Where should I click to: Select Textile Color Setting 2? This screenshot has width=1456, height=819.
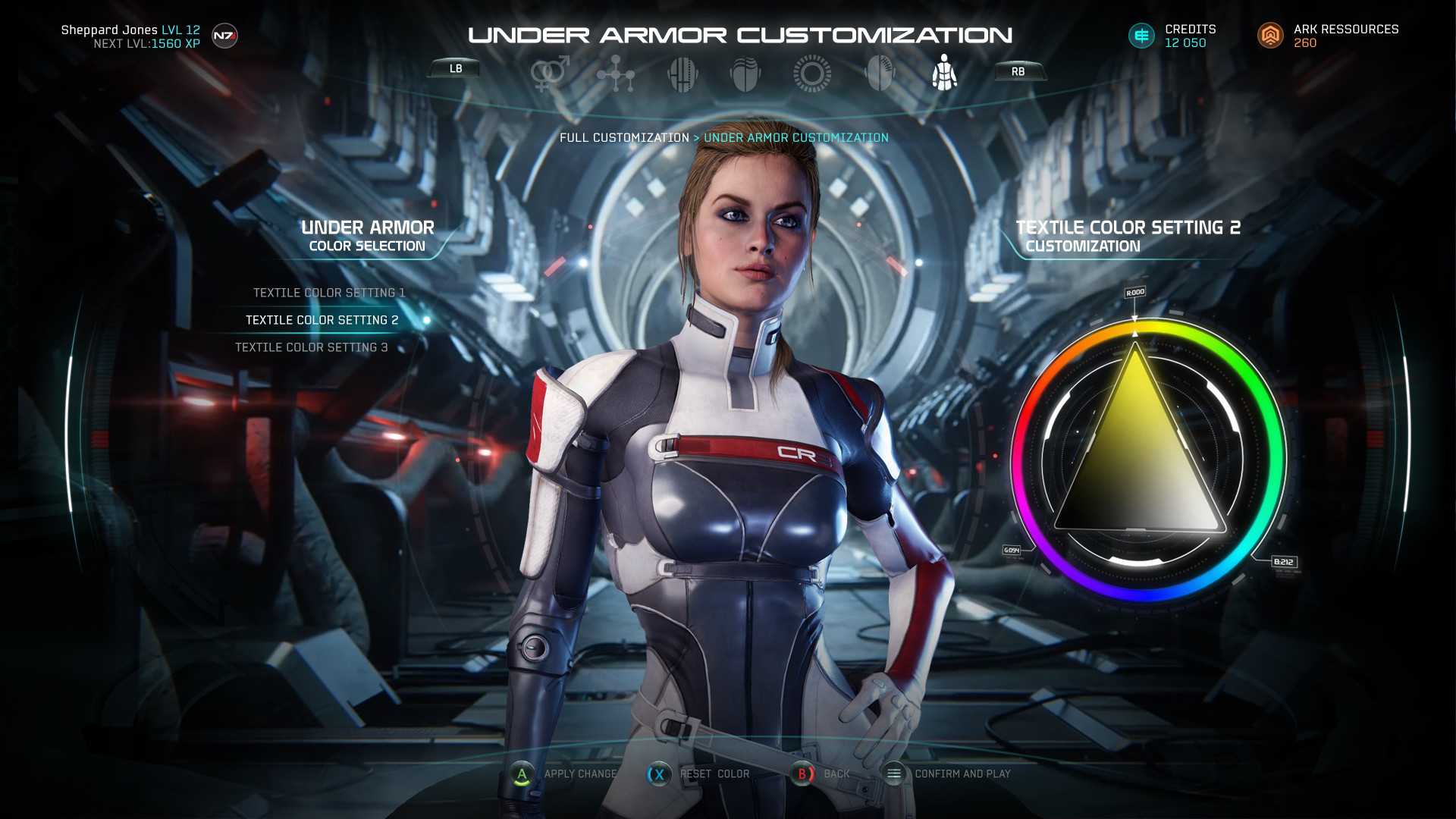[322, 320]
